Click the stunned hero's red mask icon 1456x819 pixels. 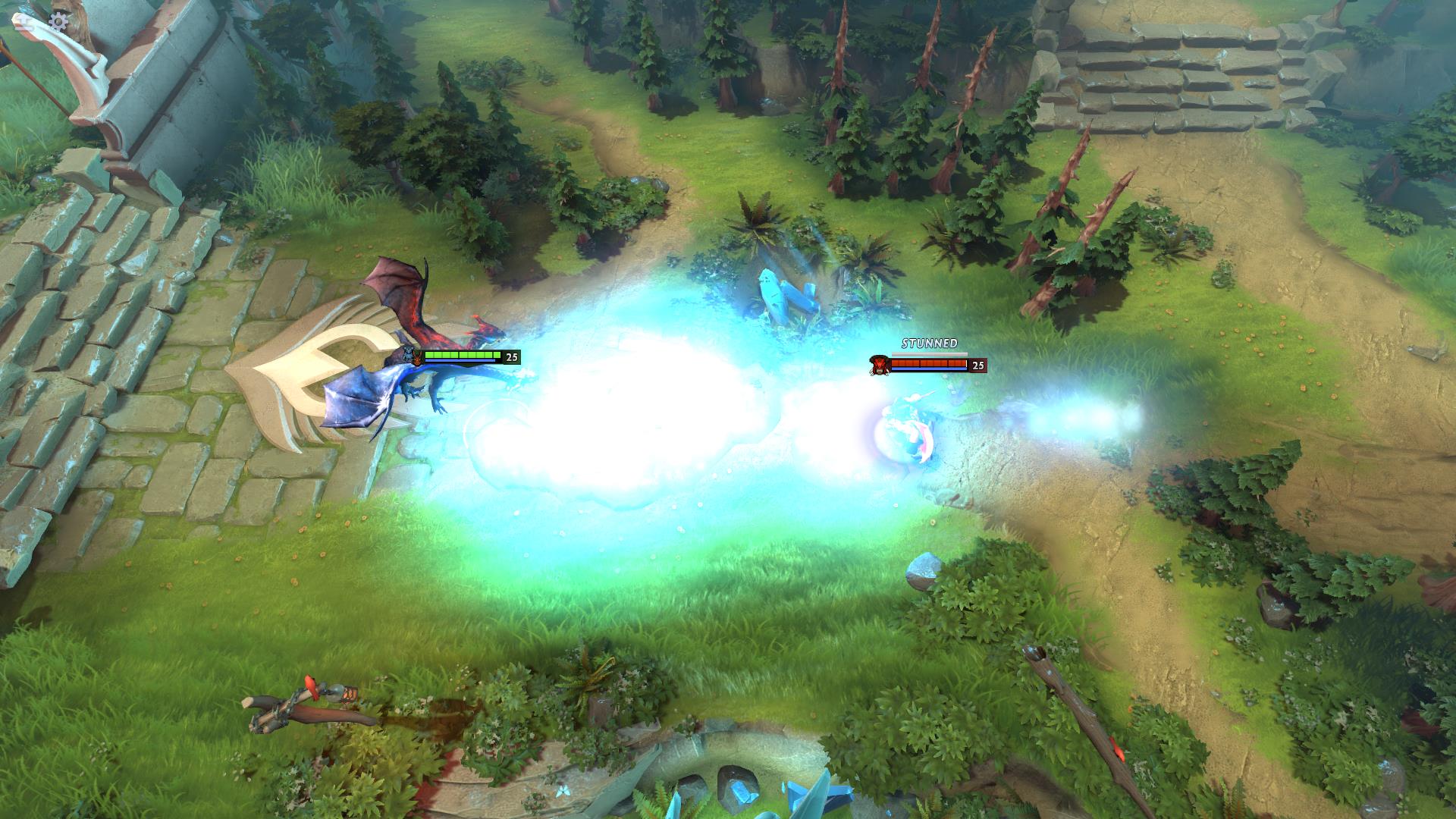tap(879, 366)
